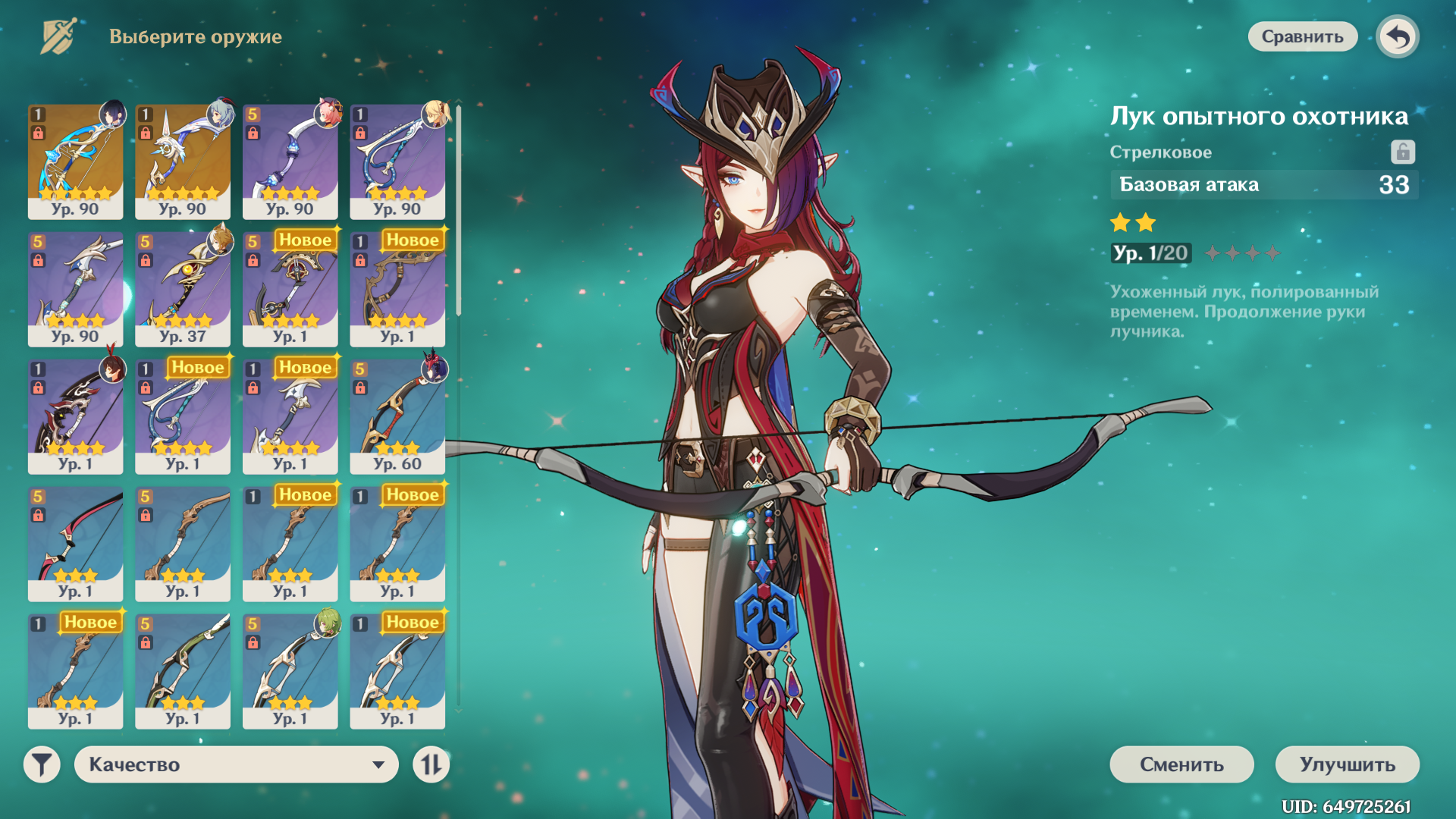Choose the bow equipped by blonde character
Screen dimensions: 1456x819
[x=397, y=162]
